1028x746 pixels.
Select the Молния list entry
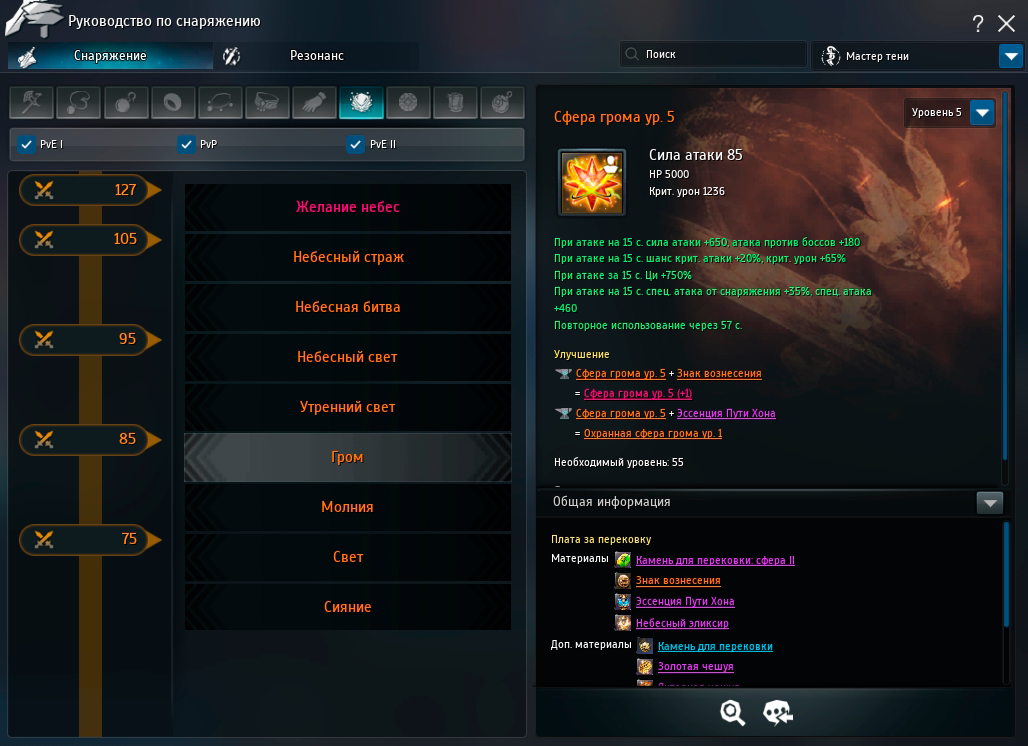point(347,507)
